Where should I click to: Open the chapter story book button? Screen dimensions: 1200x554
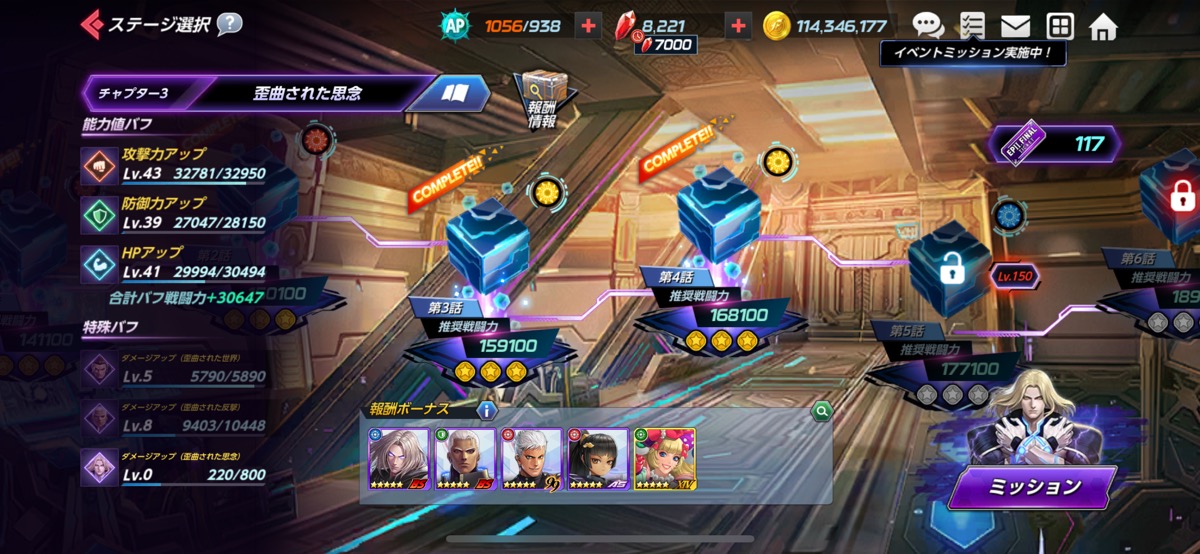pos(456,93)
